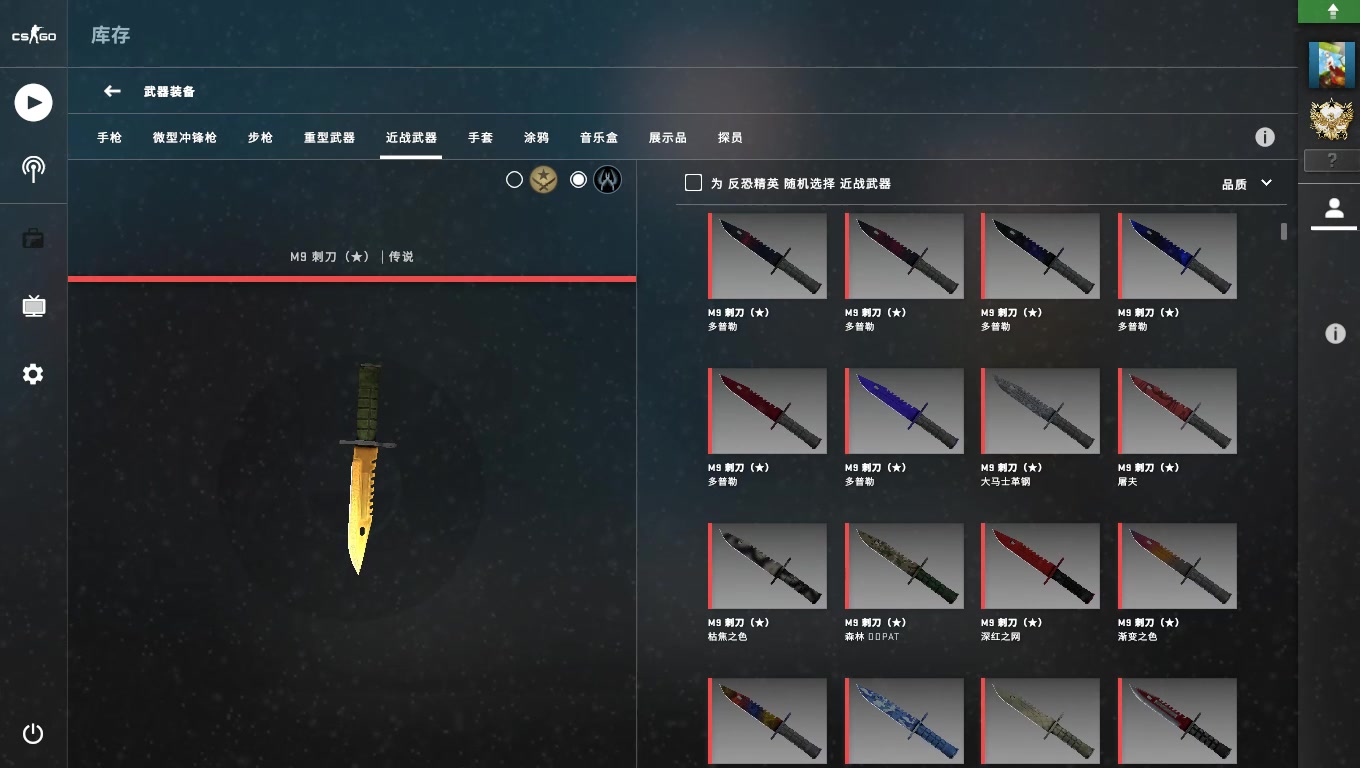The image size is (1360, 768).
Task: Click the gold rank badge on right panel
Action: pyautogui.click(x=1330, y=118)
